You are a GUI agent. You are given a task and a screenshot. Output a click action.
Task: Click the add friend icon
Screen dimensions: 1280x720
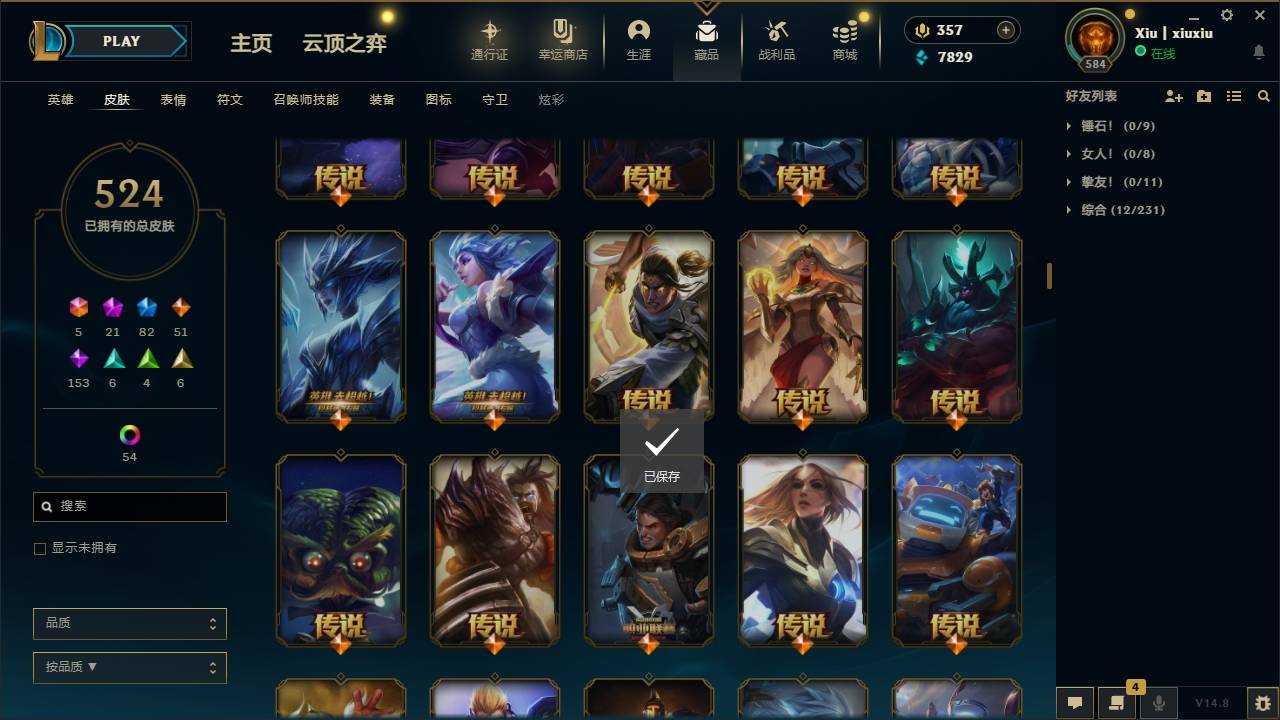point(1173,96)
